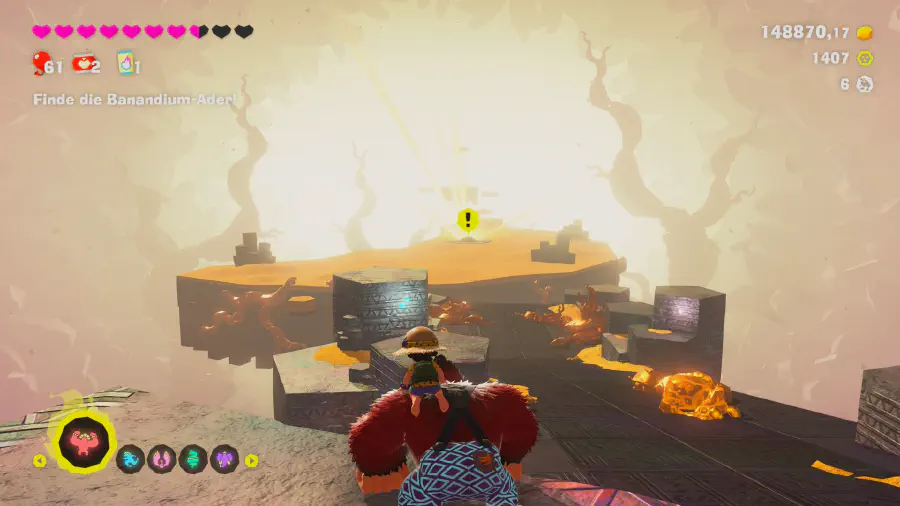Image resolution: width=900 pixels, height=506 pixels.
Task: Click the right arrow of the Bananza selector
Action: [252, 461]
